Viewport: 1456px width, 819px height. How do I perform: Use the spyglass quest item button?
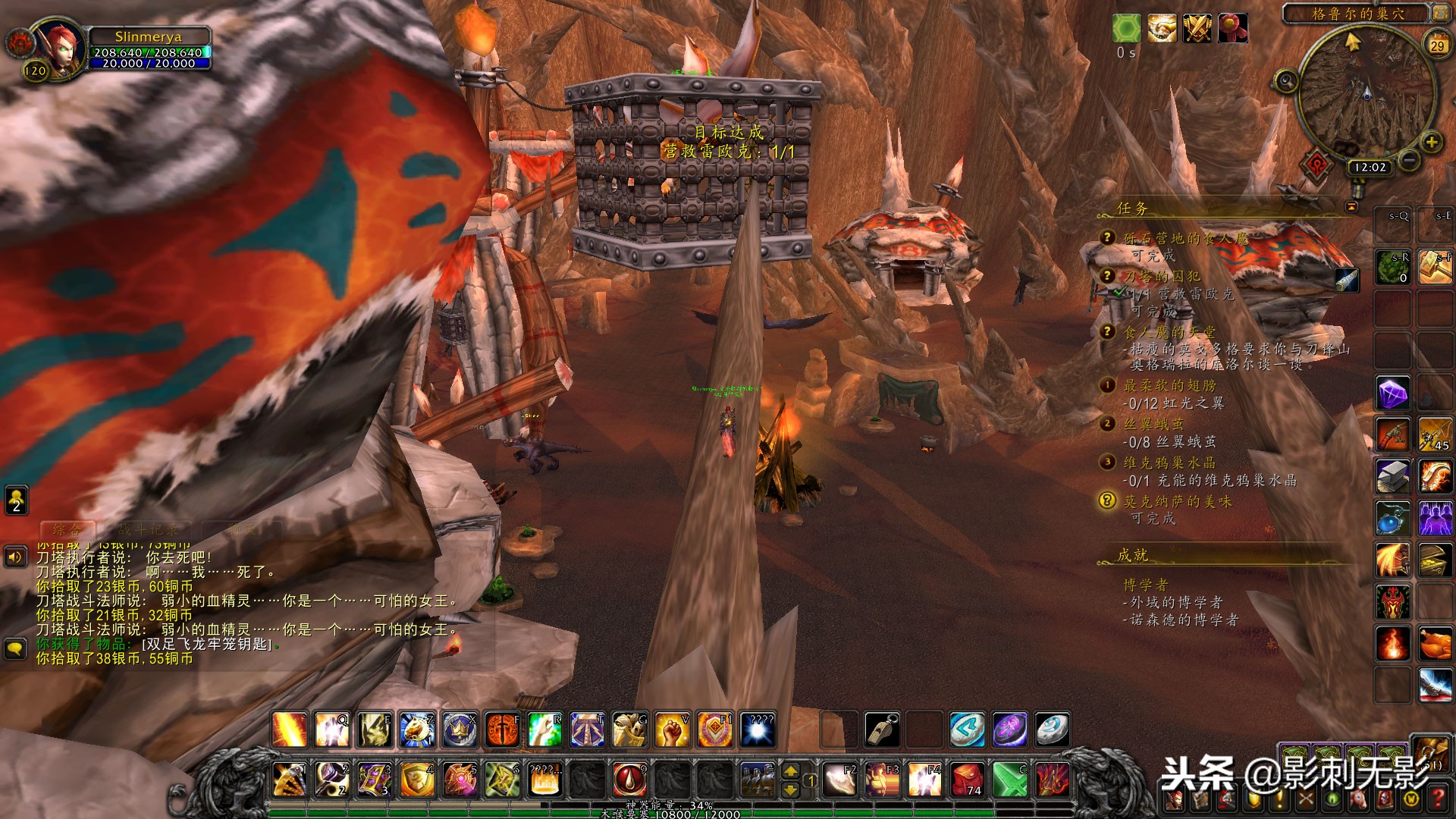[x=1347, y=280]
